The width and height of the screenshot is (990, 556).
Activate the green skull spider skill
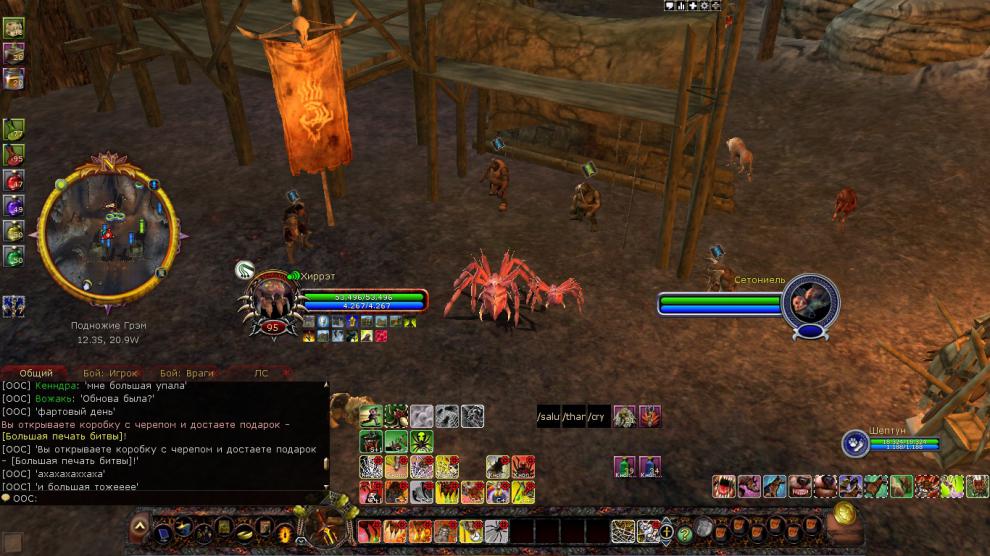(x=421, y=441)
